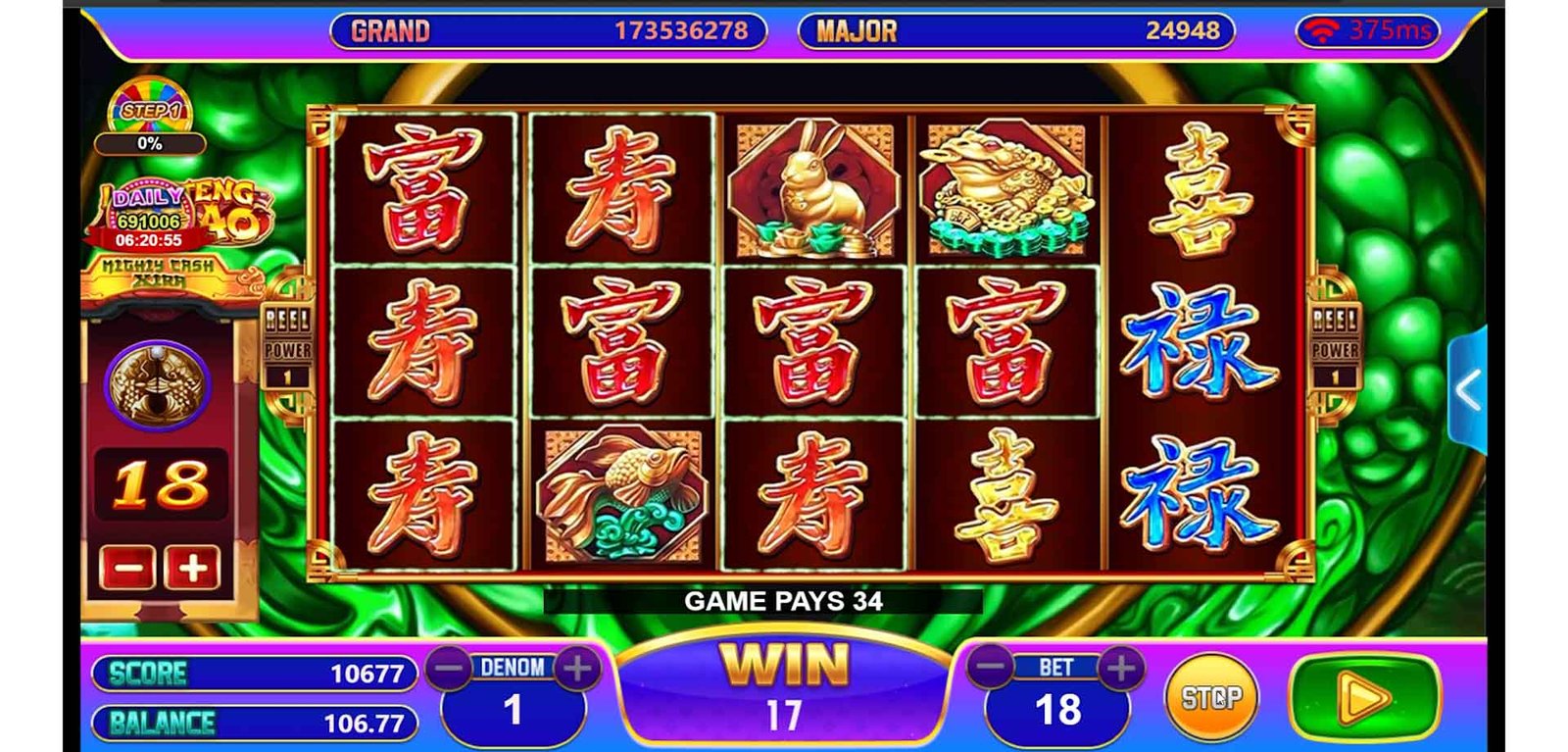This screenshot has width=1568, height=752.
Task: Start a spin with the green play button
Action: tap(1364, 698)
